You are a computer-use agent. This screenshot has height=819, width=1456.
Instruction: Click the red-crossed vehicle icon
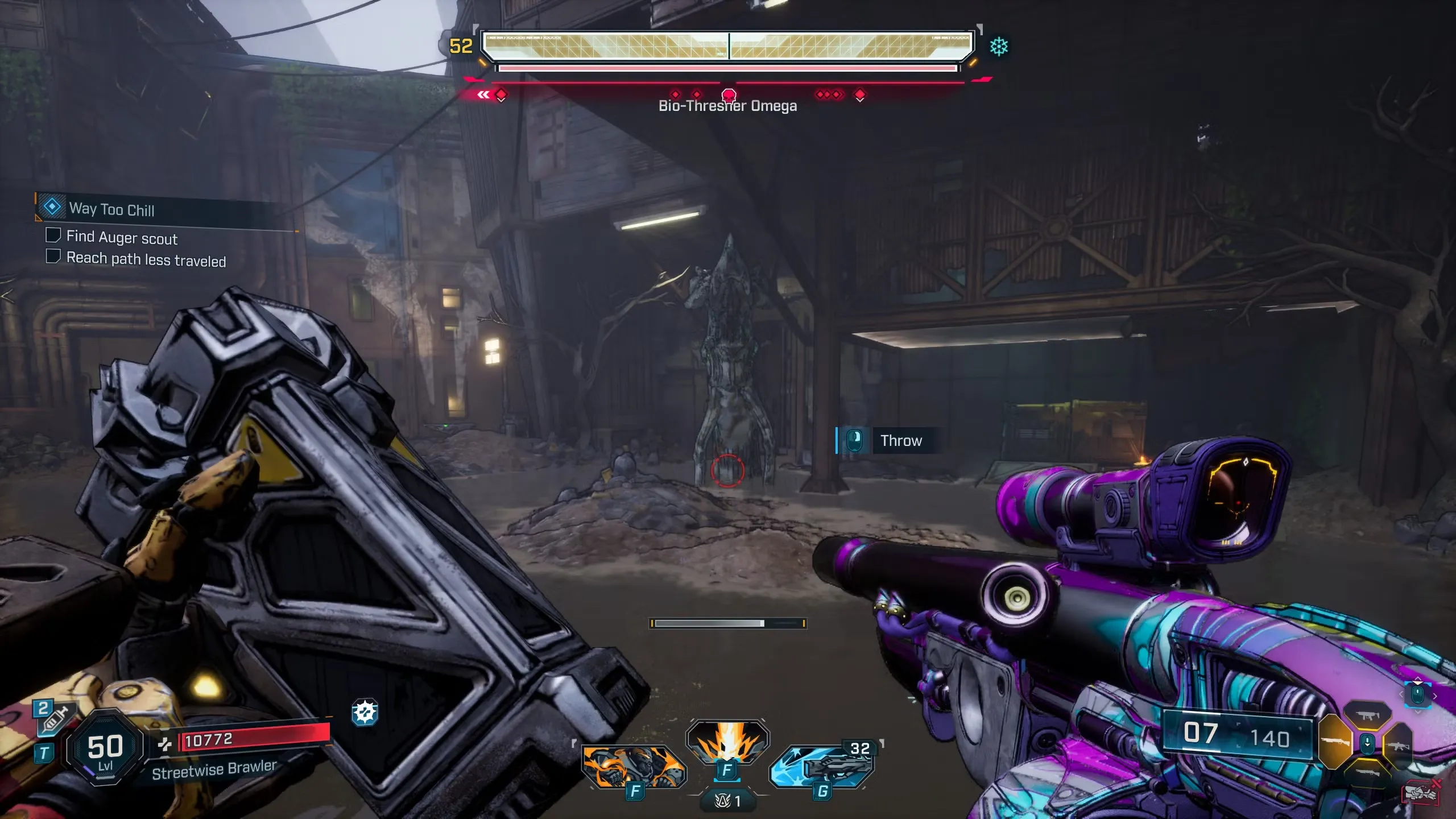click(1420, 792)
